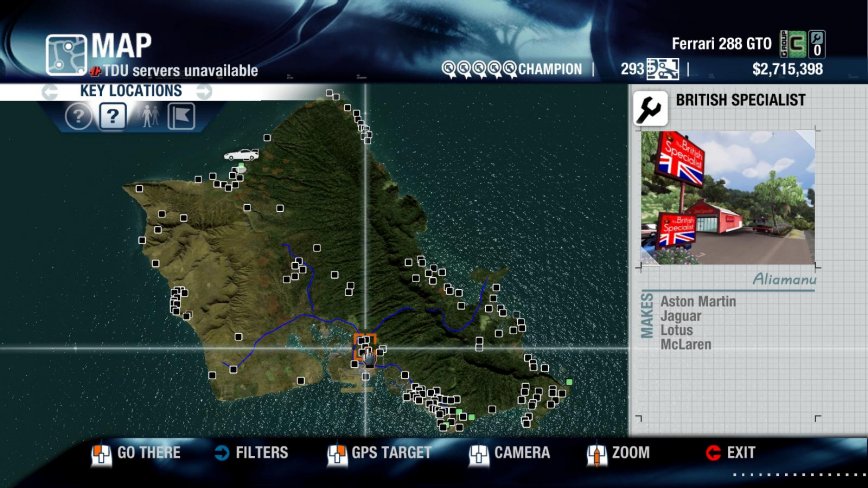Open the British Specialist preview image

727,196
